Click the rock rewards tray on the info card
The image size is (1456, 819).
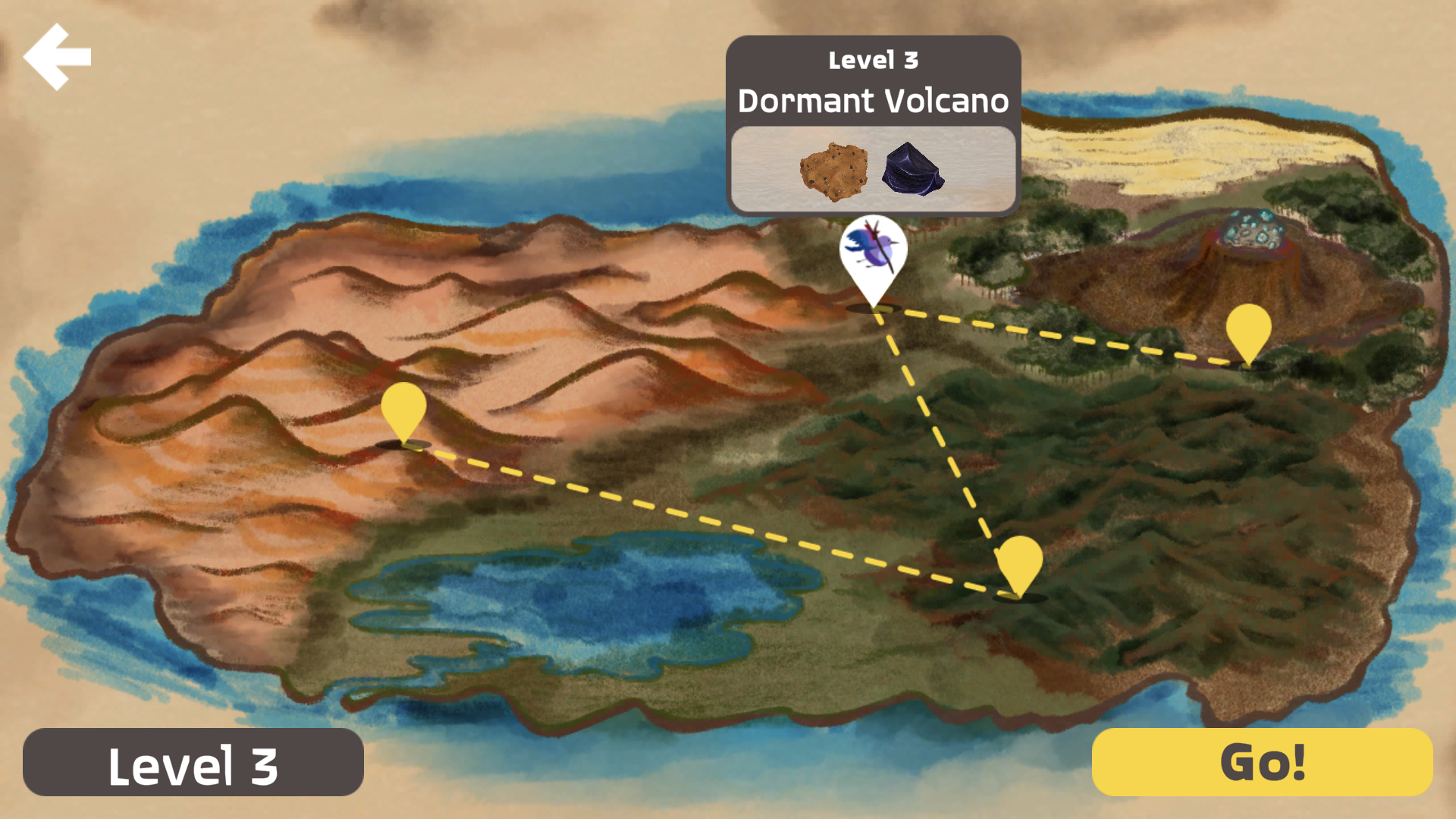tap(872, 168)
